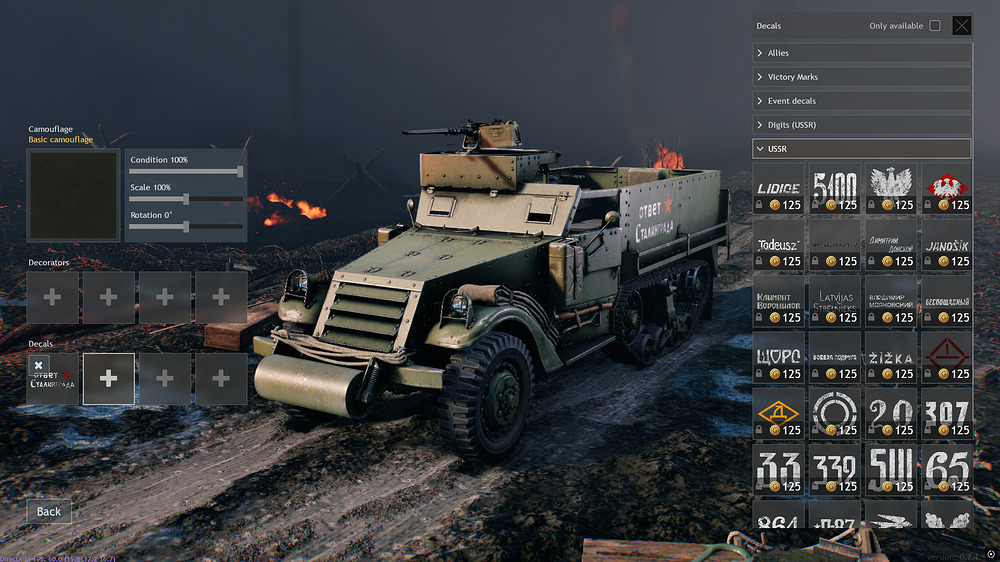Viewport: 1000px width, 562px height.
Task: Expand the Event decals section
Action: [x=861, y=101]
